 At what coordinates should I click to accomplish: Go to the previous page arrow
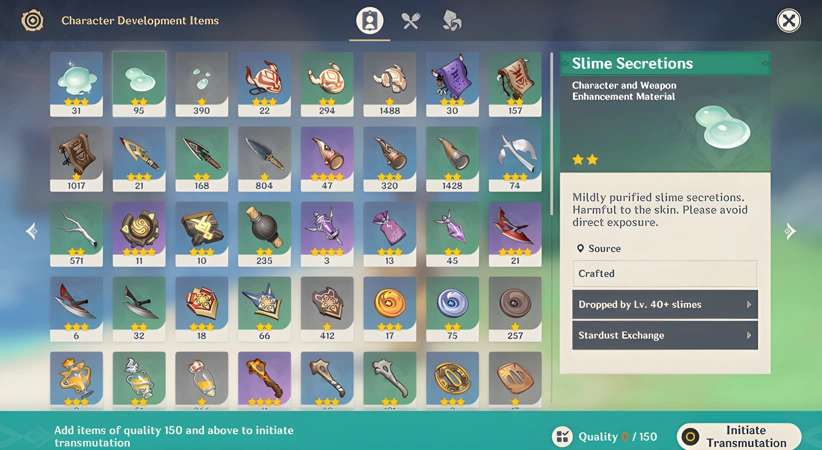pos(31,231)
